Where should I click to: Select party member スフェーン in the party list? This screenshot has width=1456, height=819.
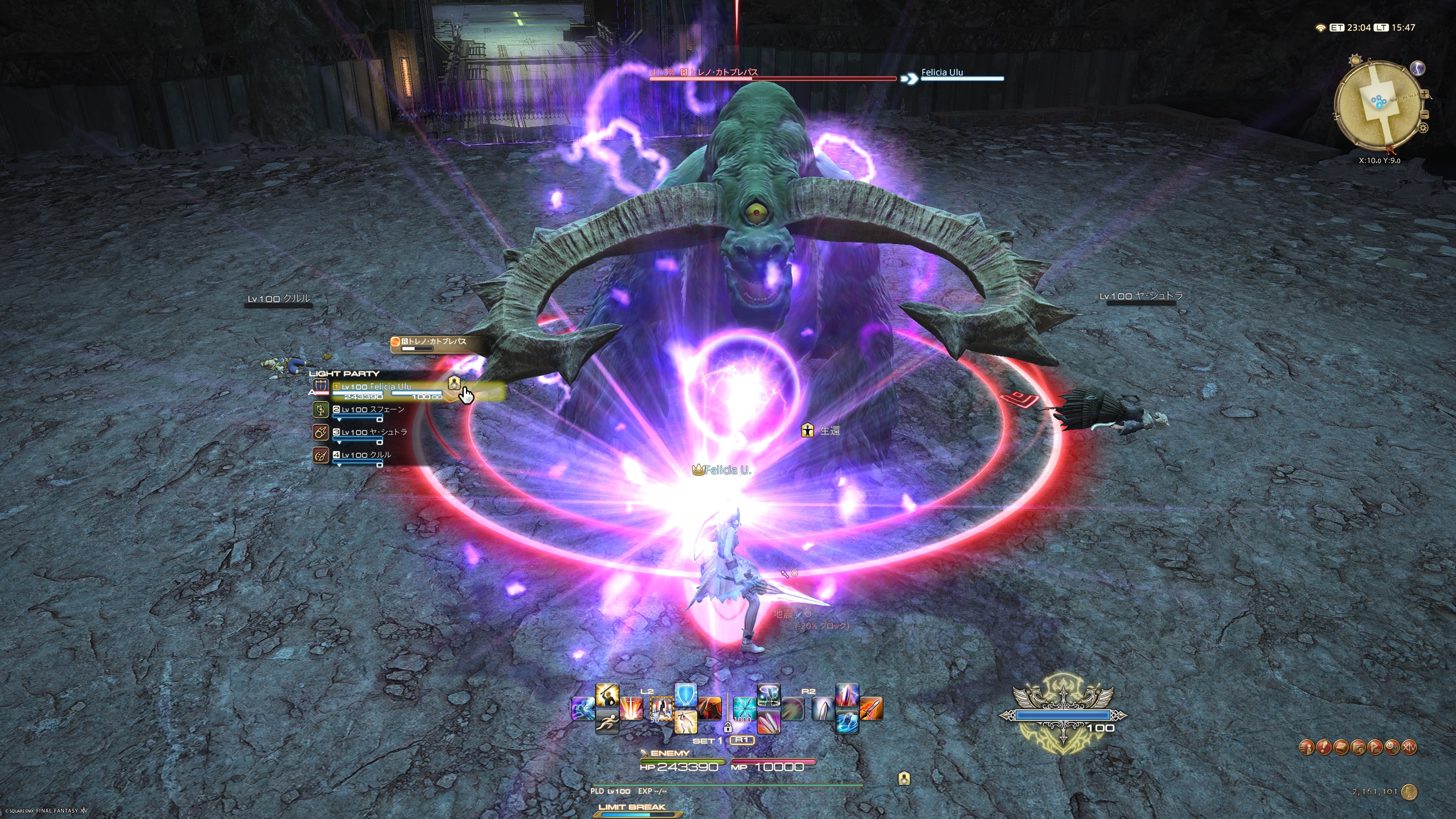pos(372,410)
